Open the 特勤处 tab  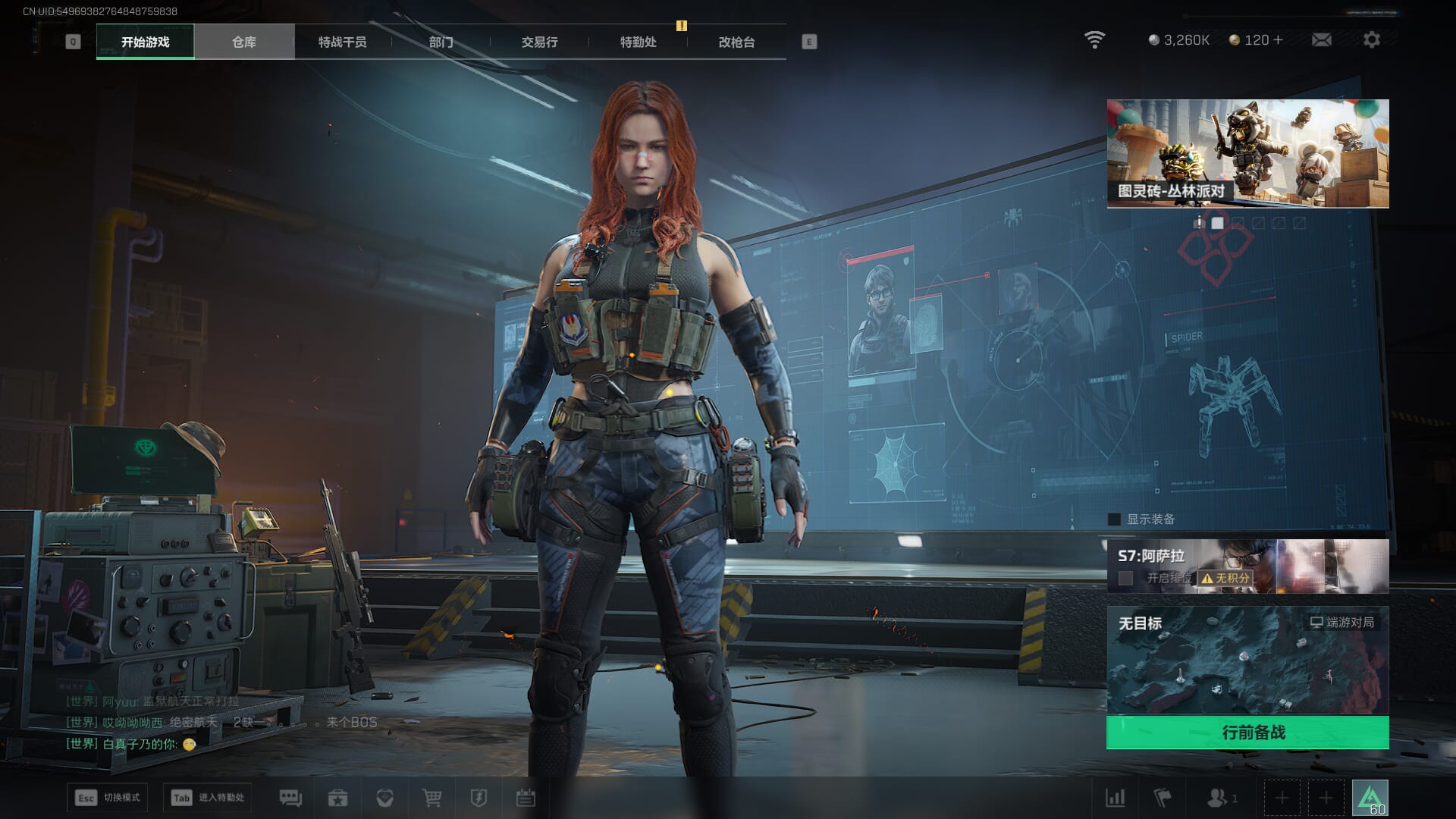pyautogui.click(x=638, y=42)
